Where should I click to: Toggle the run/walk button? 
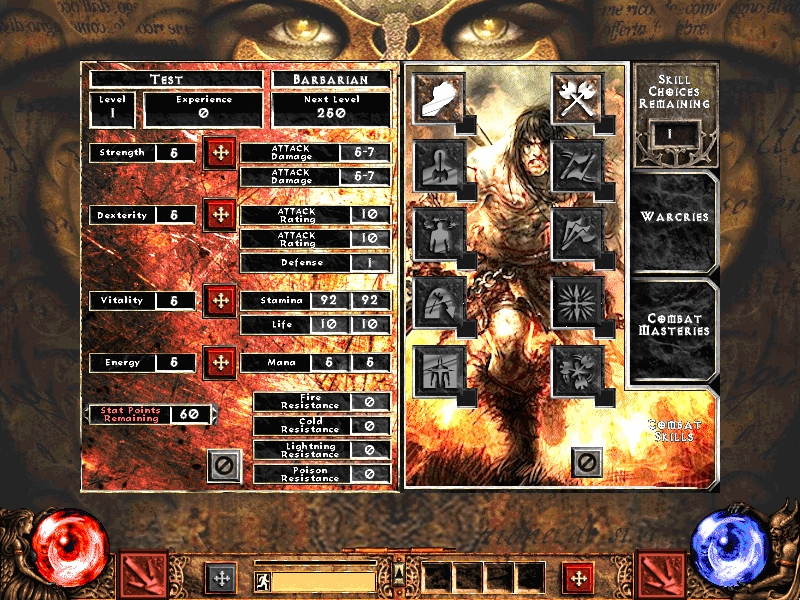coord(261,578)
